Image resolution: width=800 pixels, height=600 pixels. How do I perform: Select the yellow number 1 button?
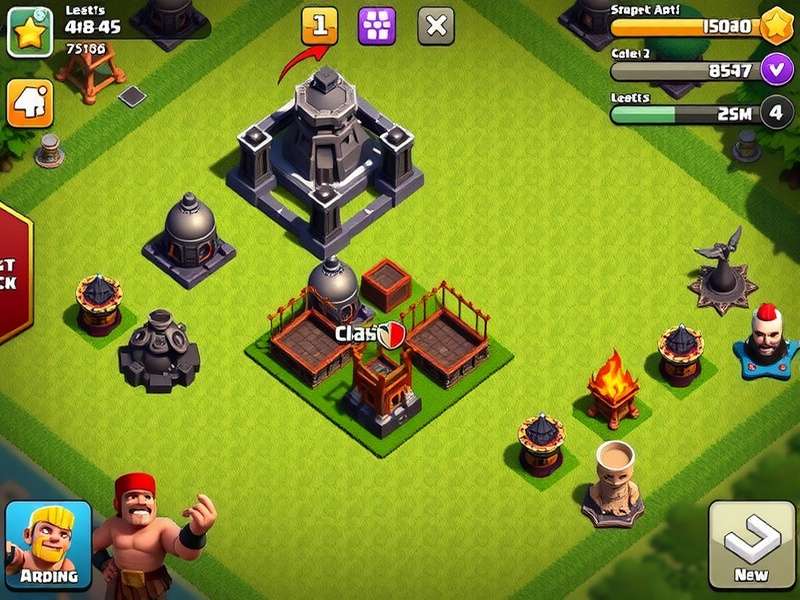320,26
